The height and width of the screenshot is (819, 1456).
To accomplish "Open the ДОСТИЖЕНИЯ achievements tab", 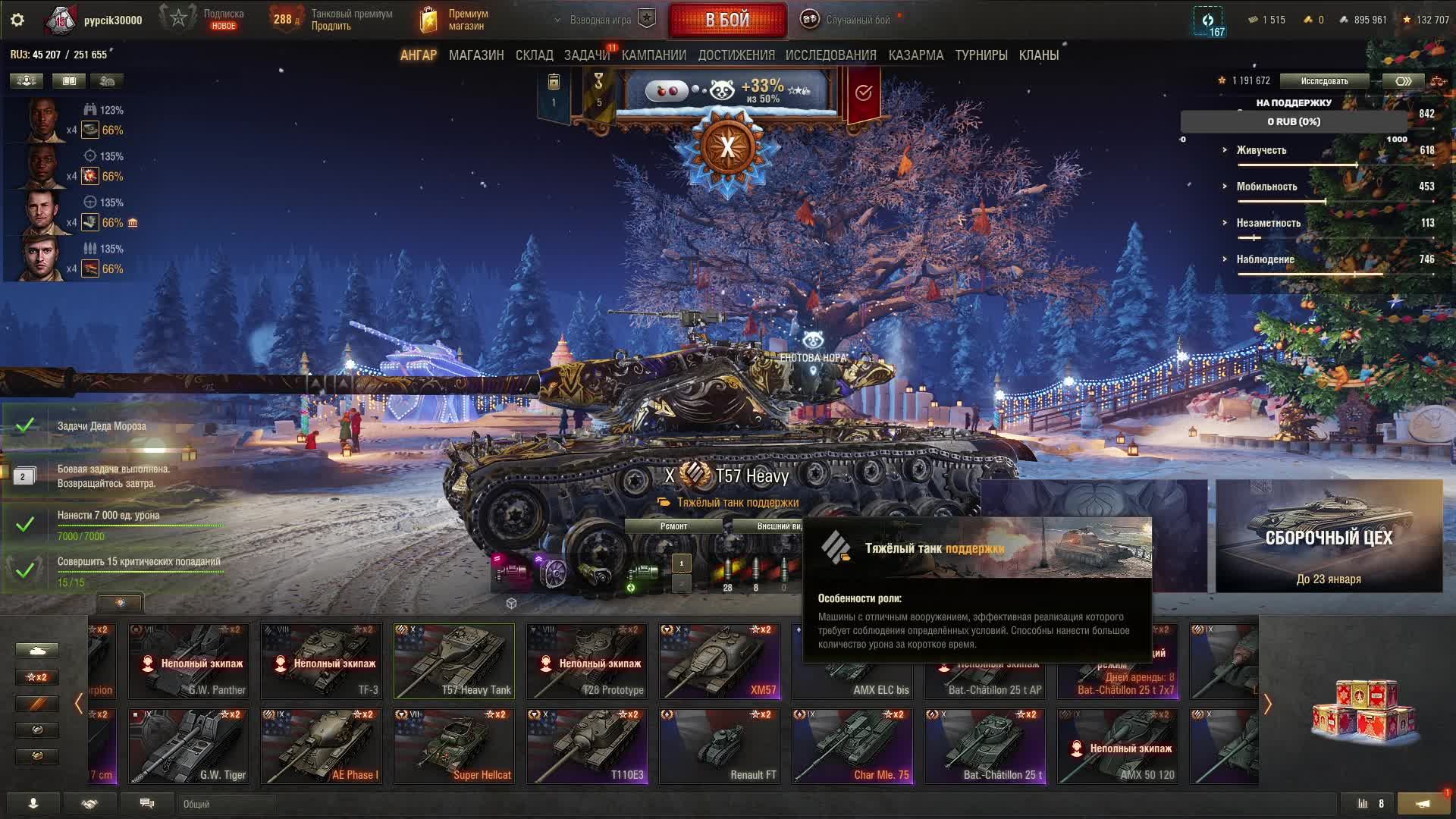I will click(x=736, y=55).
